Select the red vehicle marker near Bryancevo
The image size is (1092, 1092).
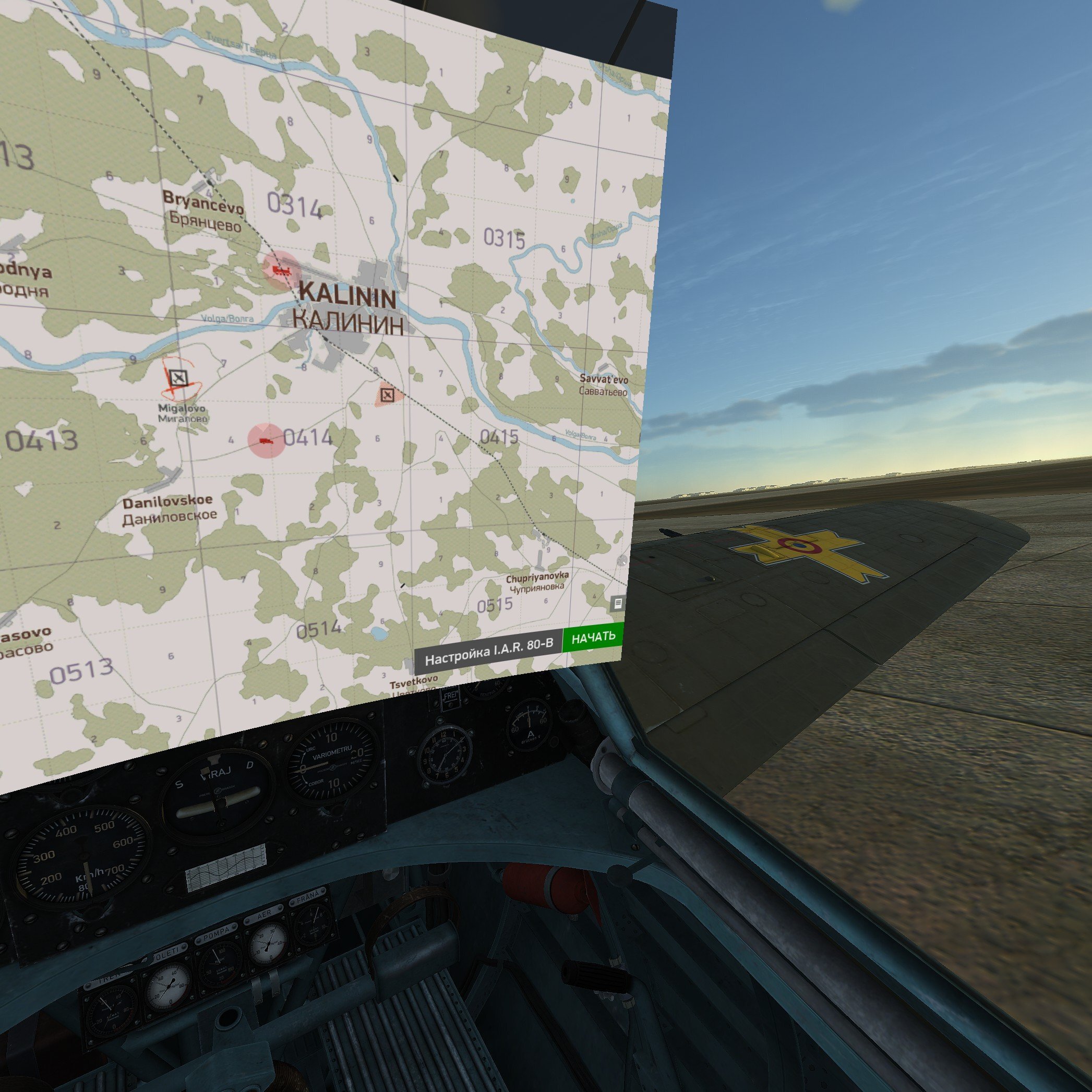tap(281, 270)
